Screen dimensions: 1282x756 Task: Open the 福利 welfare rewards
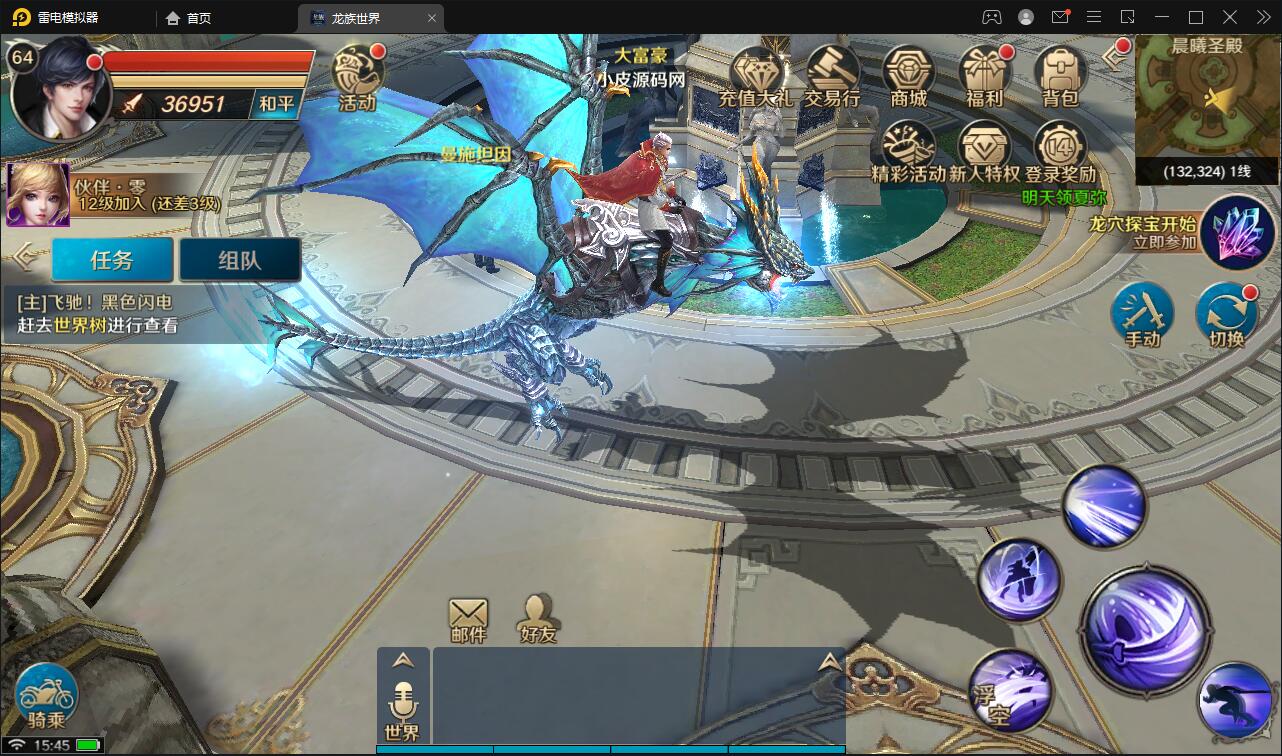point(984,76)
